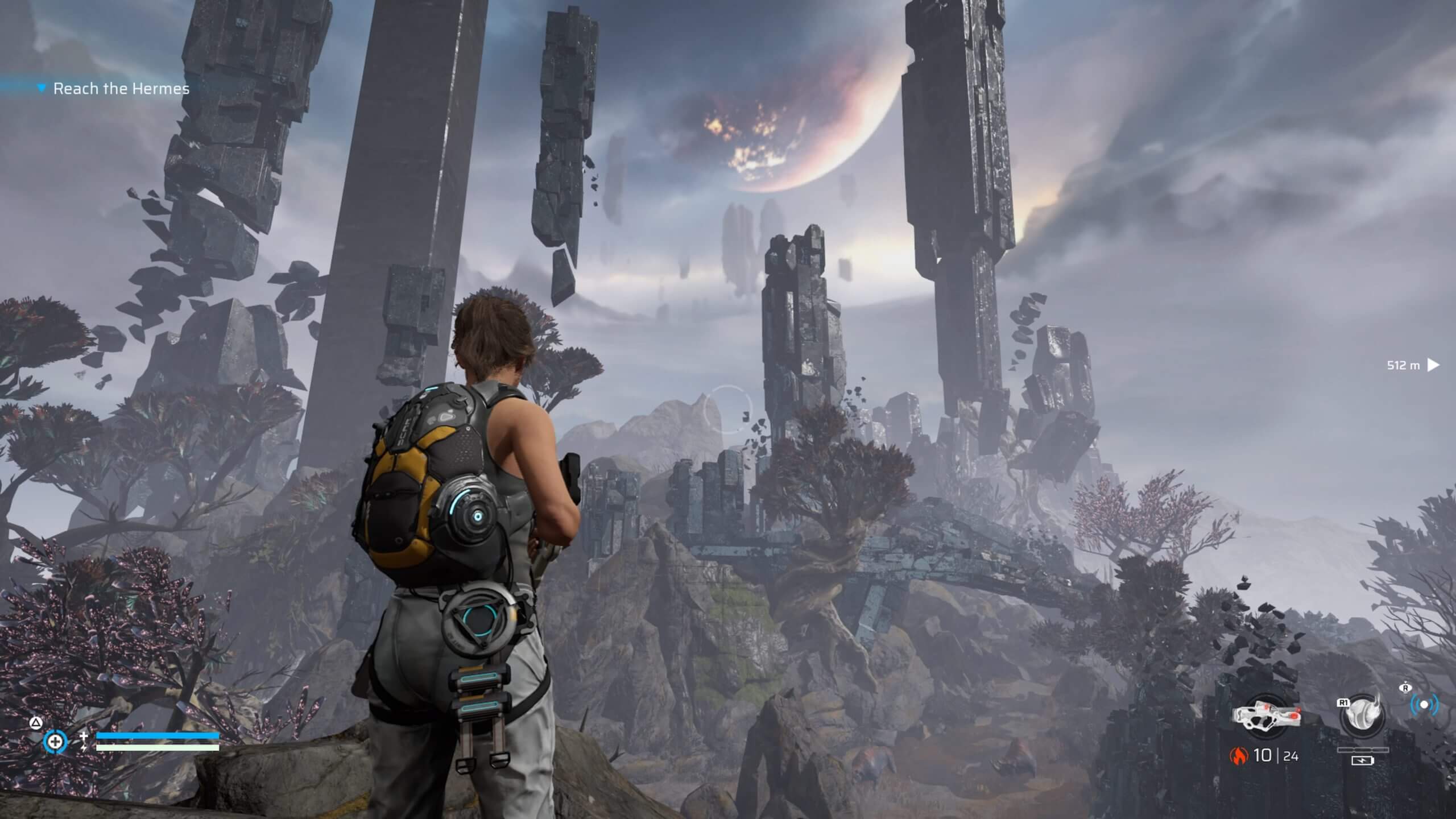The width and height of the screenshot is (1456, 819).
Task: Select the Reach the Hermes objective tracker
Action: (x=121, y=89)
